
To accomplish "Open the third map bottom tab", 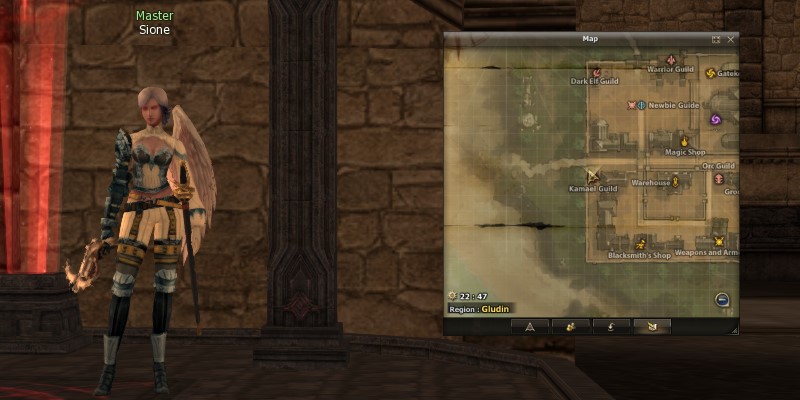I will [x=611, y=326].
